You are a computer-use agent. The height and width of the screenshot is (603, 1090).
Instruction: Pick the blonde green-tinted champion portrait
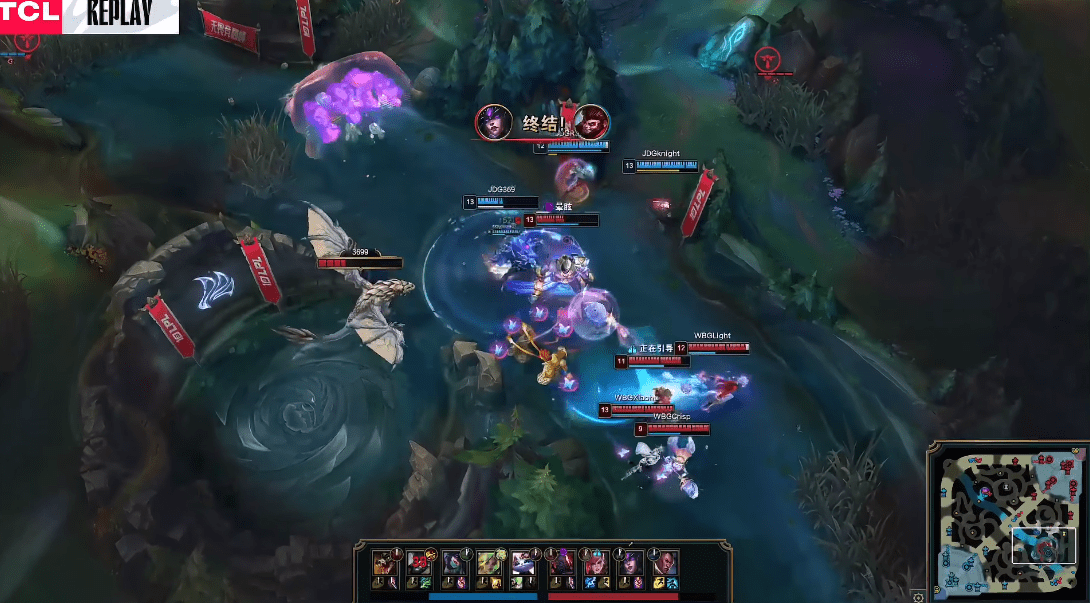point(488,563)
